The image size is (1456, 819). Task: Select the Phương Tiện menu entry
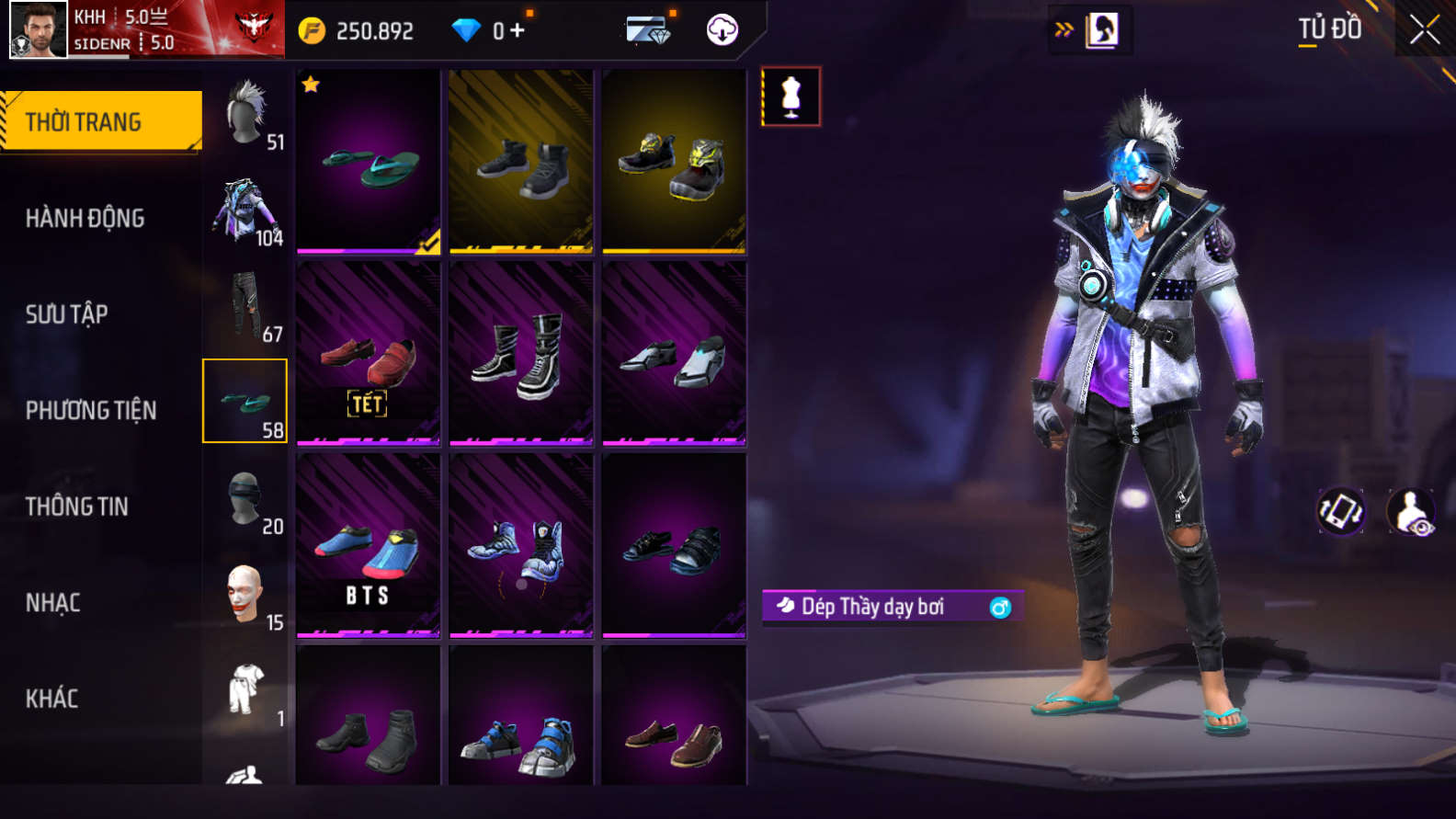pos(90,411)
